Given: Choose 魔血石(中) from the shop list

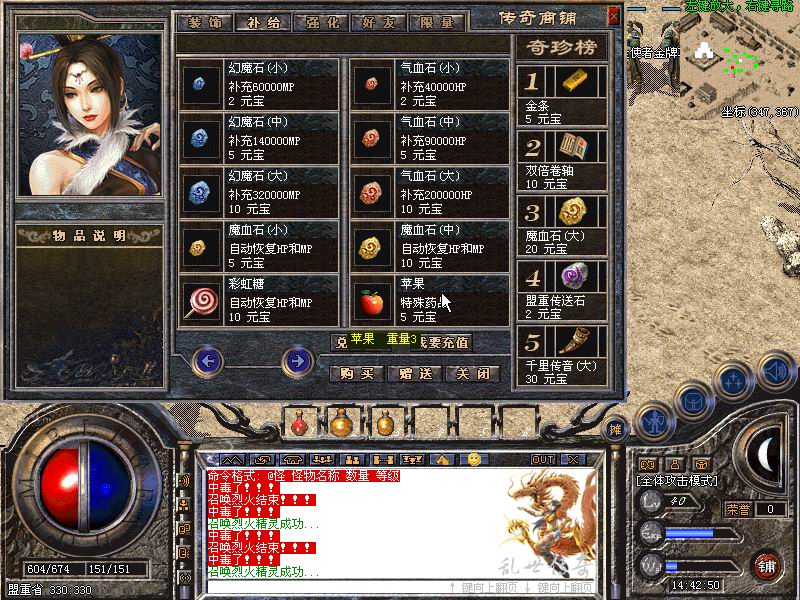Looking at the screenshot, I should pyautogui.click(x=430, y=246).
